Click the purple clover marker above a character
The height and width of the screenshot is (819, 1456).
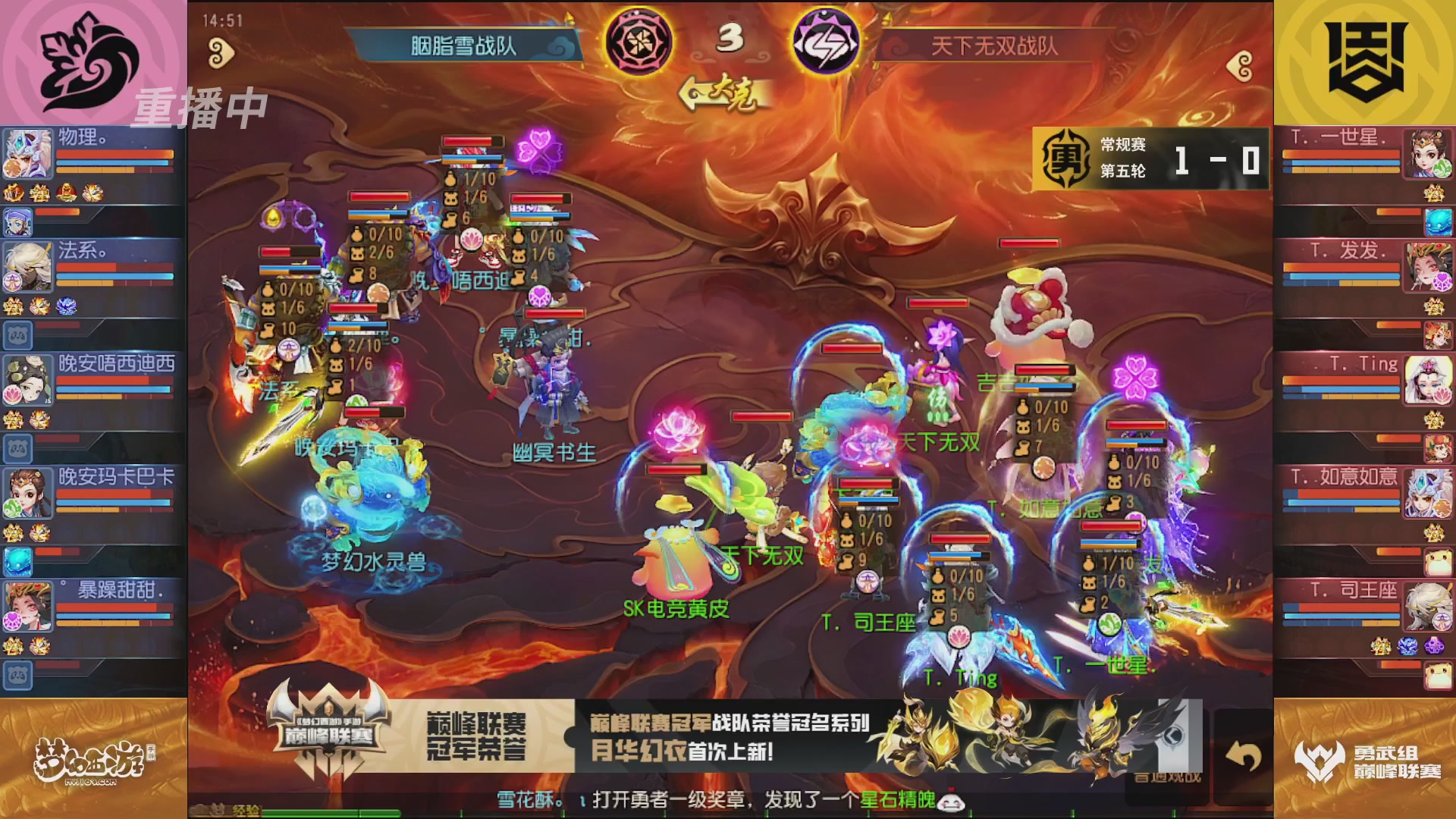(540, 151)
